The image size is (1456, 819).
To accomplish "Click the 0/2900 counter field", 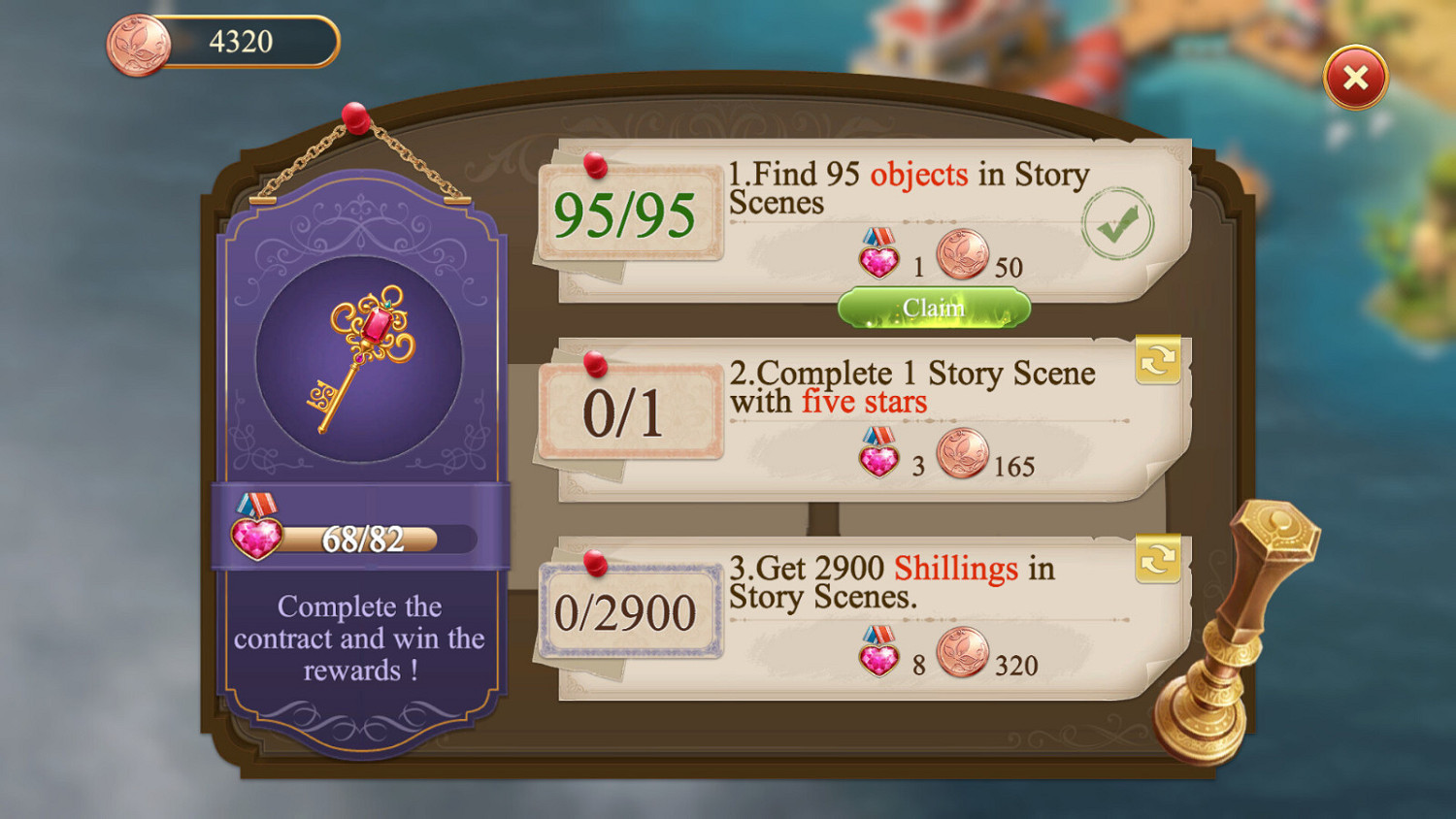I will [631, 611].
